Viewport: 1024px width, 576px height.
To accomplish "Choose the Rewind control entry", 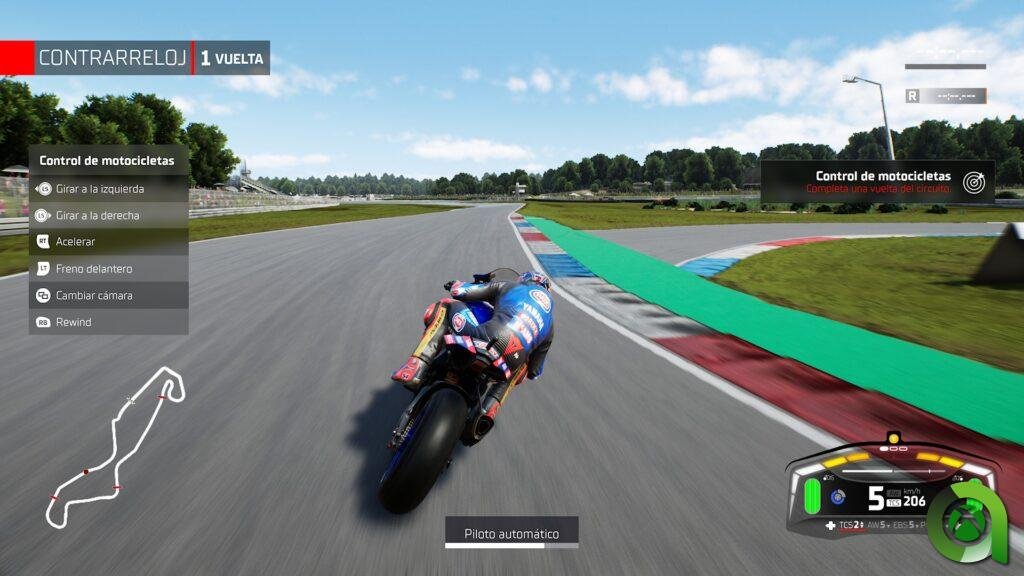I will [x=108, y=322].
